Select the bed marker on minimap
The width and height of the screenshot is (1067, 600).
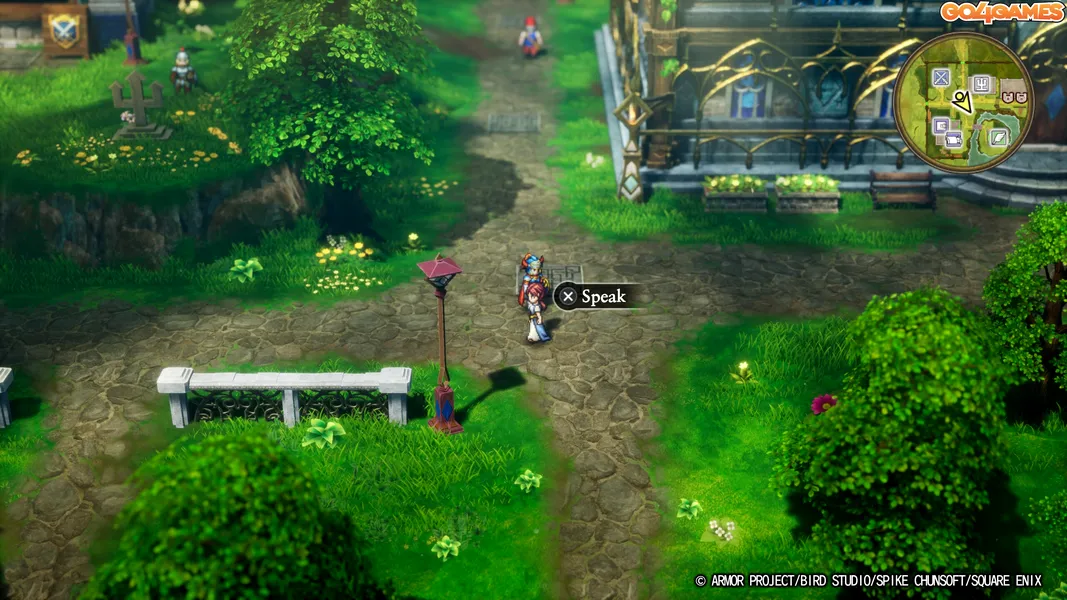[953, 138]
